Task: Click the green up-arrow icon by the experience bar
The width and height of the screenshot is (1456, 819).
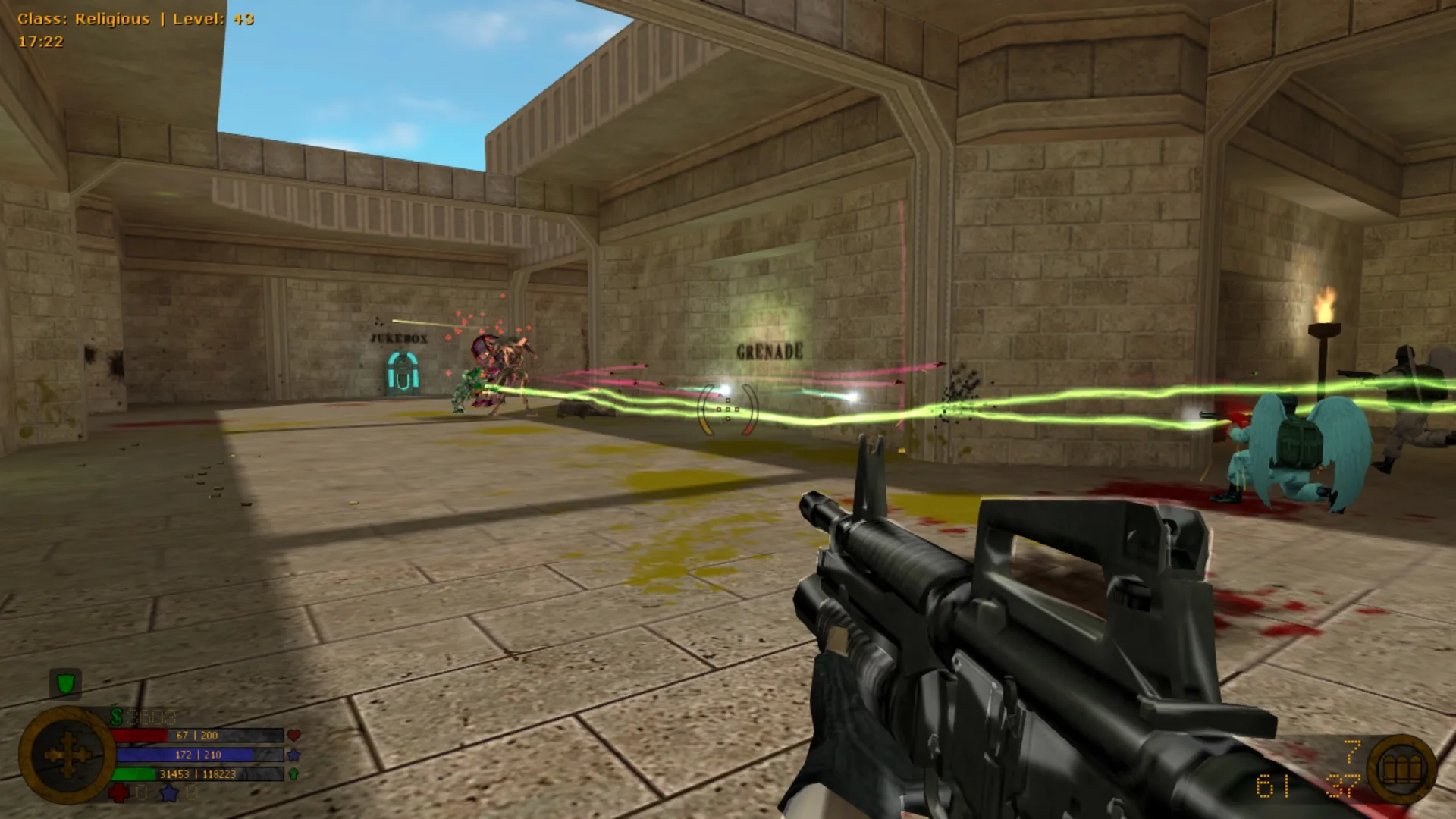Action: 293,774
